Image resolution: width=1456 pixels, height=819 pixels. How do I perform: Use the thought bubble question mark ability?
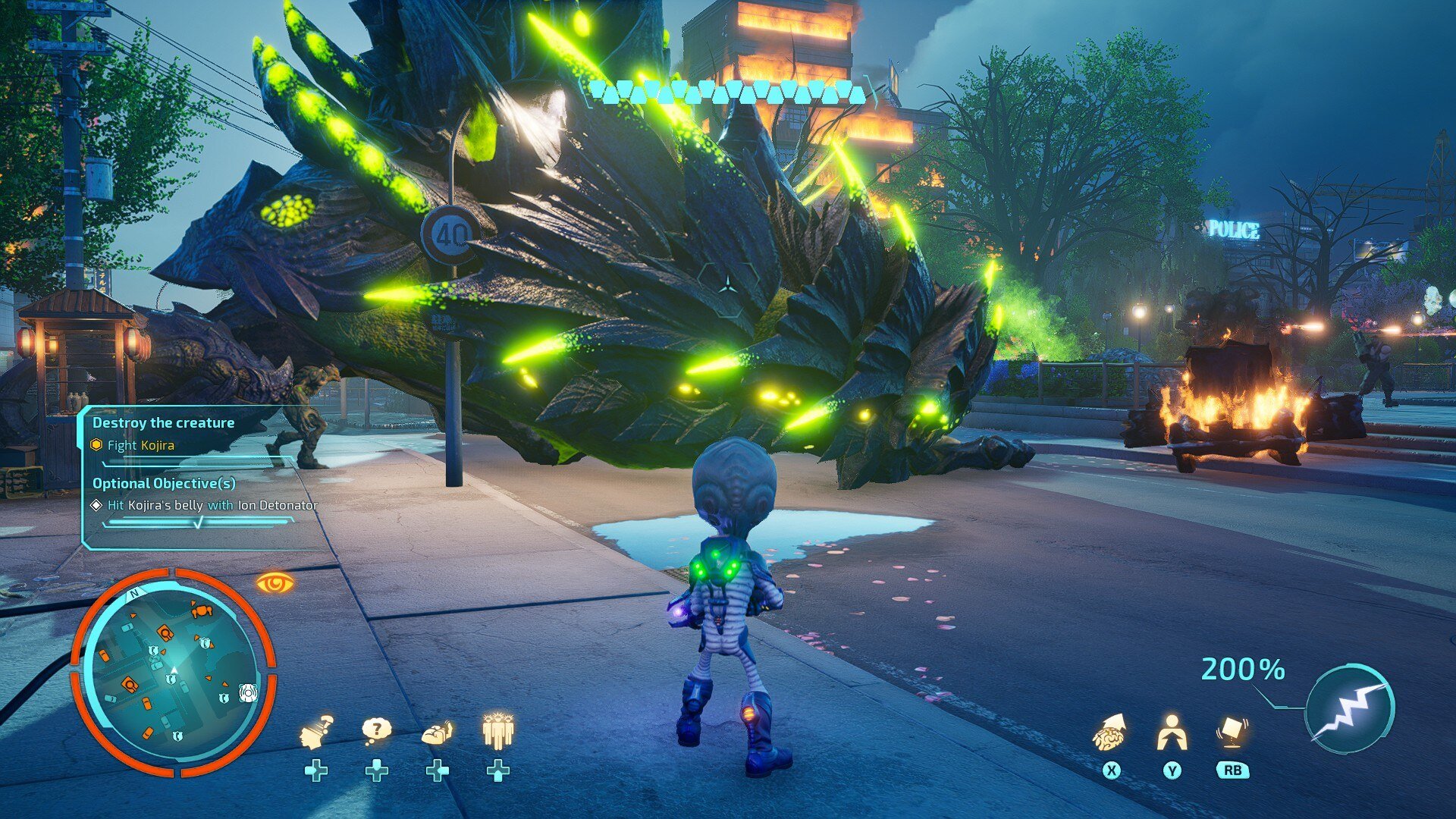click(x=376, y=730)
